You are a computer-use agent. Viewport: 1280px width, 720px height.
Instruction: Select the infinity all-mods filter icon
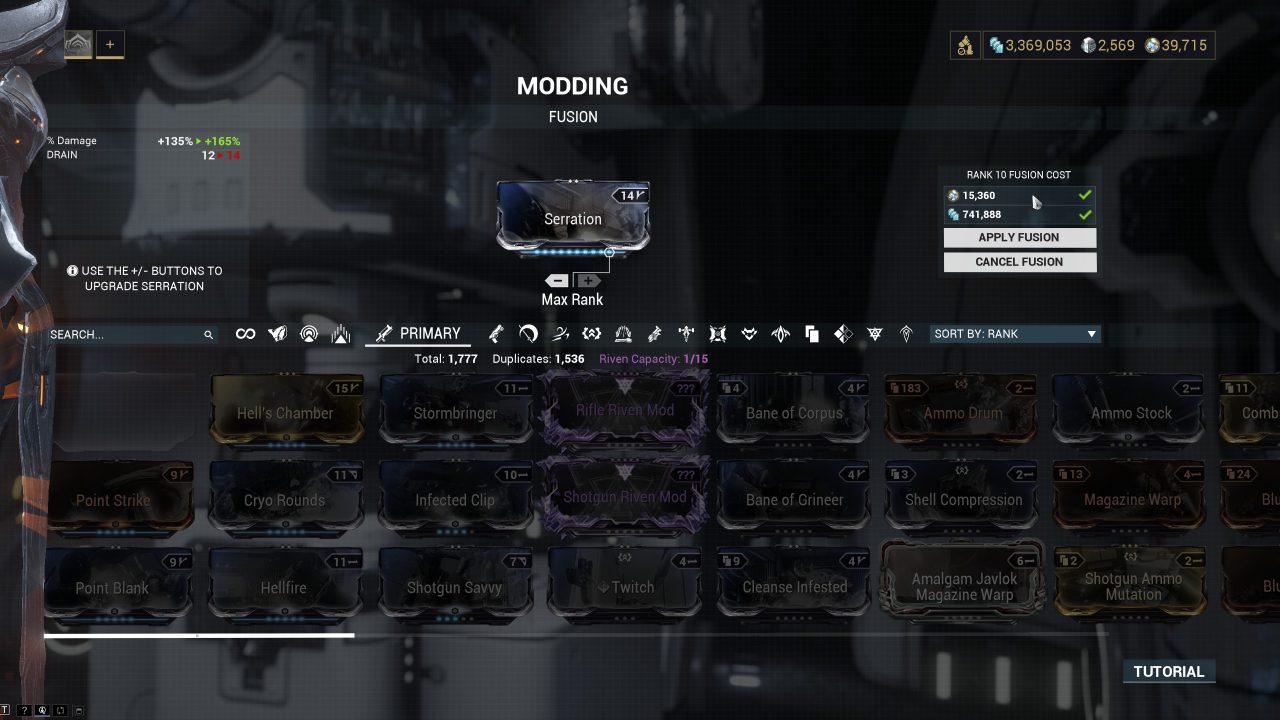pyautogui.click(x=245, y=333)
